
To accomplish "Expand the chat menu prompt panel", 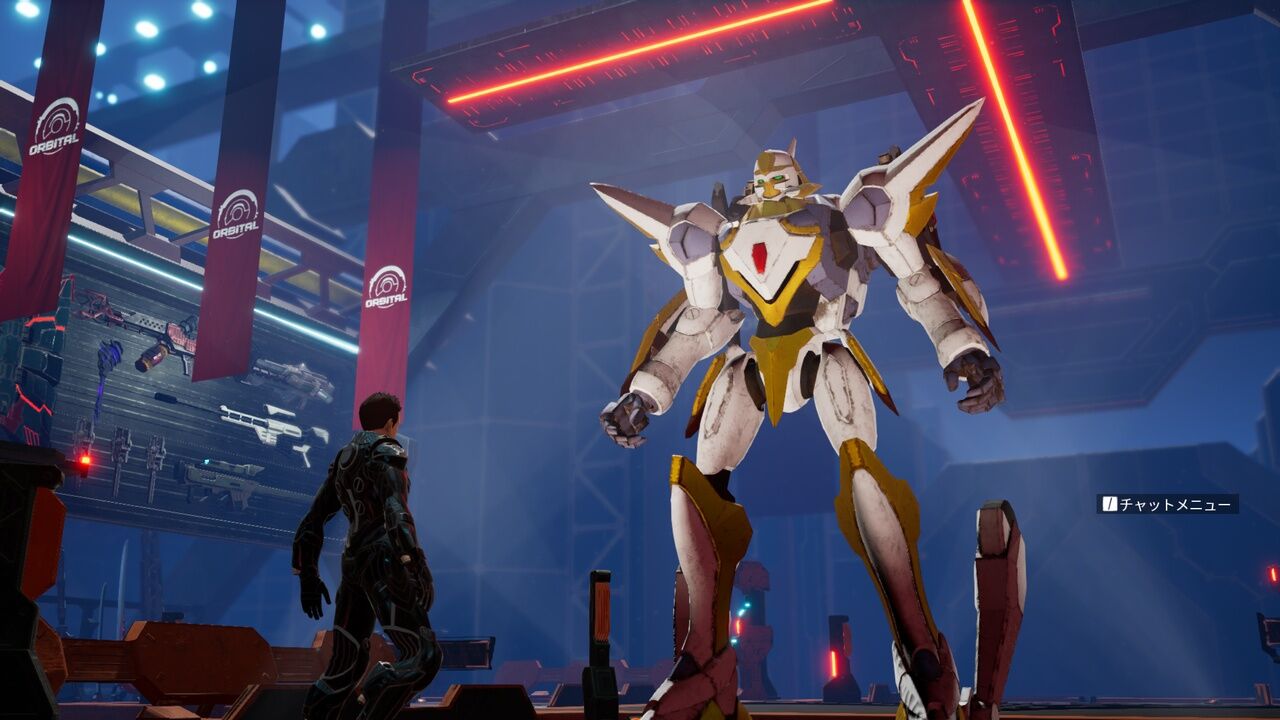I will (x=1170, y=505).
